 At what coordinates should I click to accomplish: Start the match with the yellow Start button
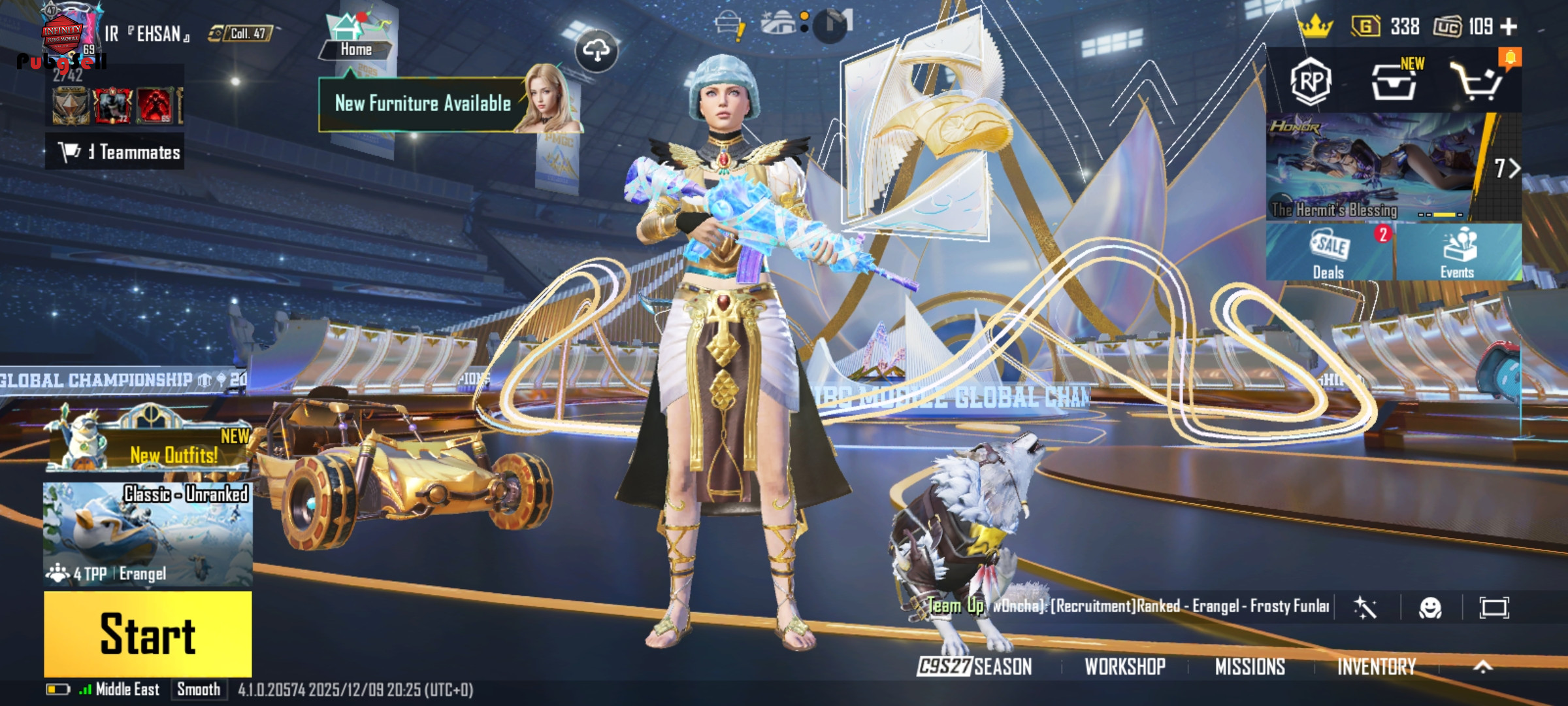[148, 633]
